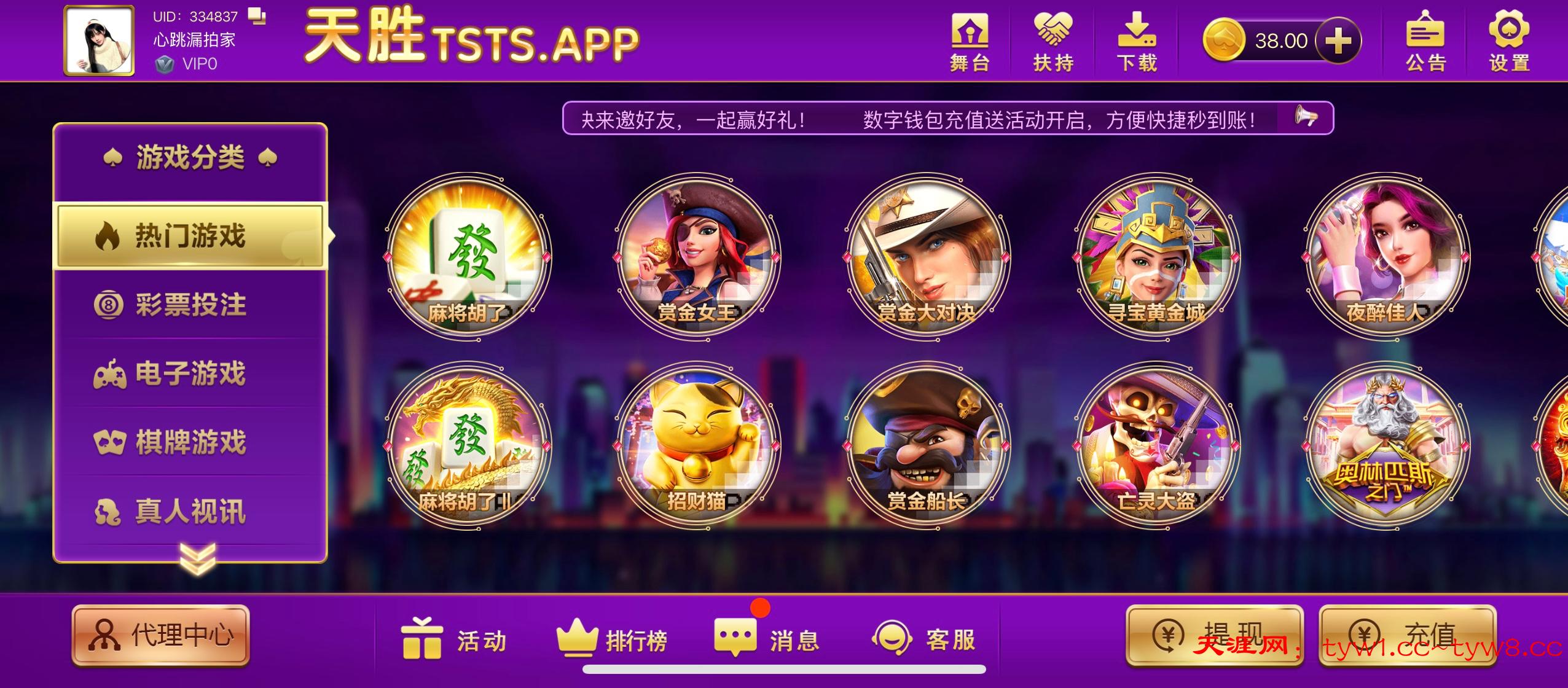
Task: Open the 奥林匹斯之门 game
Action: (1386, 445)
